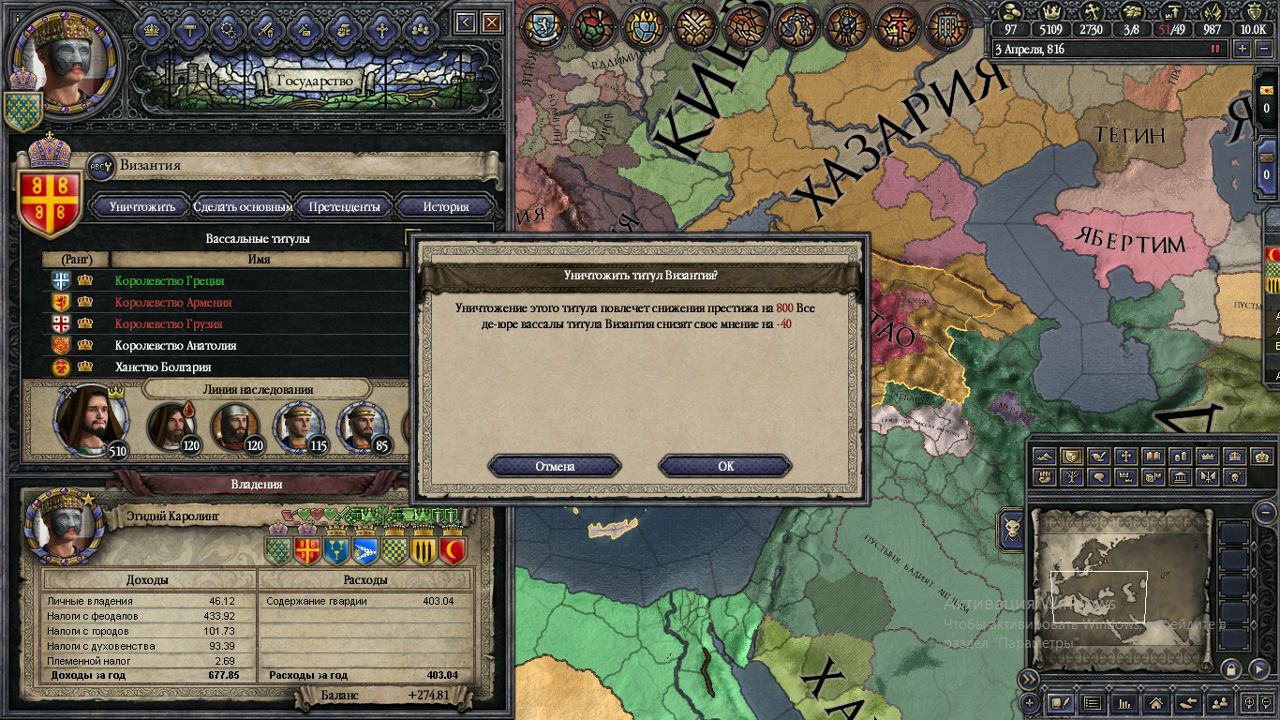Open the История tab

(x=443, y=207)
